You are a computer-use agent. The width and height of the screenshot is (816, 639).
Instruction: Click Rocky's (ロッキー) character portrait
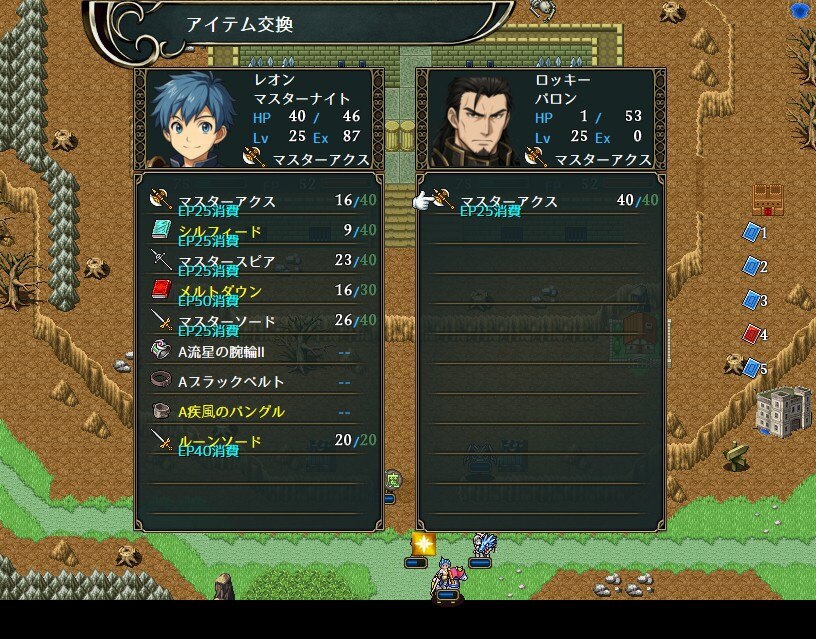tap(472, 120)
